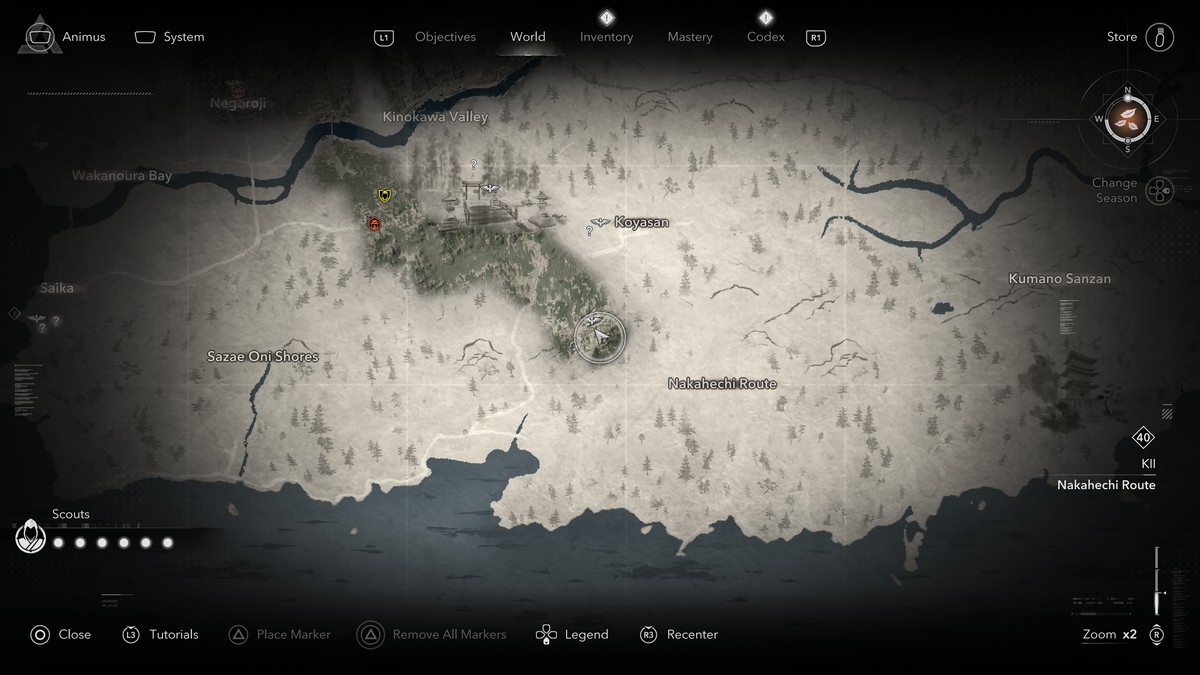Open Tutorials from the bottom bar
This screenshot has width=1200, height=675.
[x=161, y=634]
